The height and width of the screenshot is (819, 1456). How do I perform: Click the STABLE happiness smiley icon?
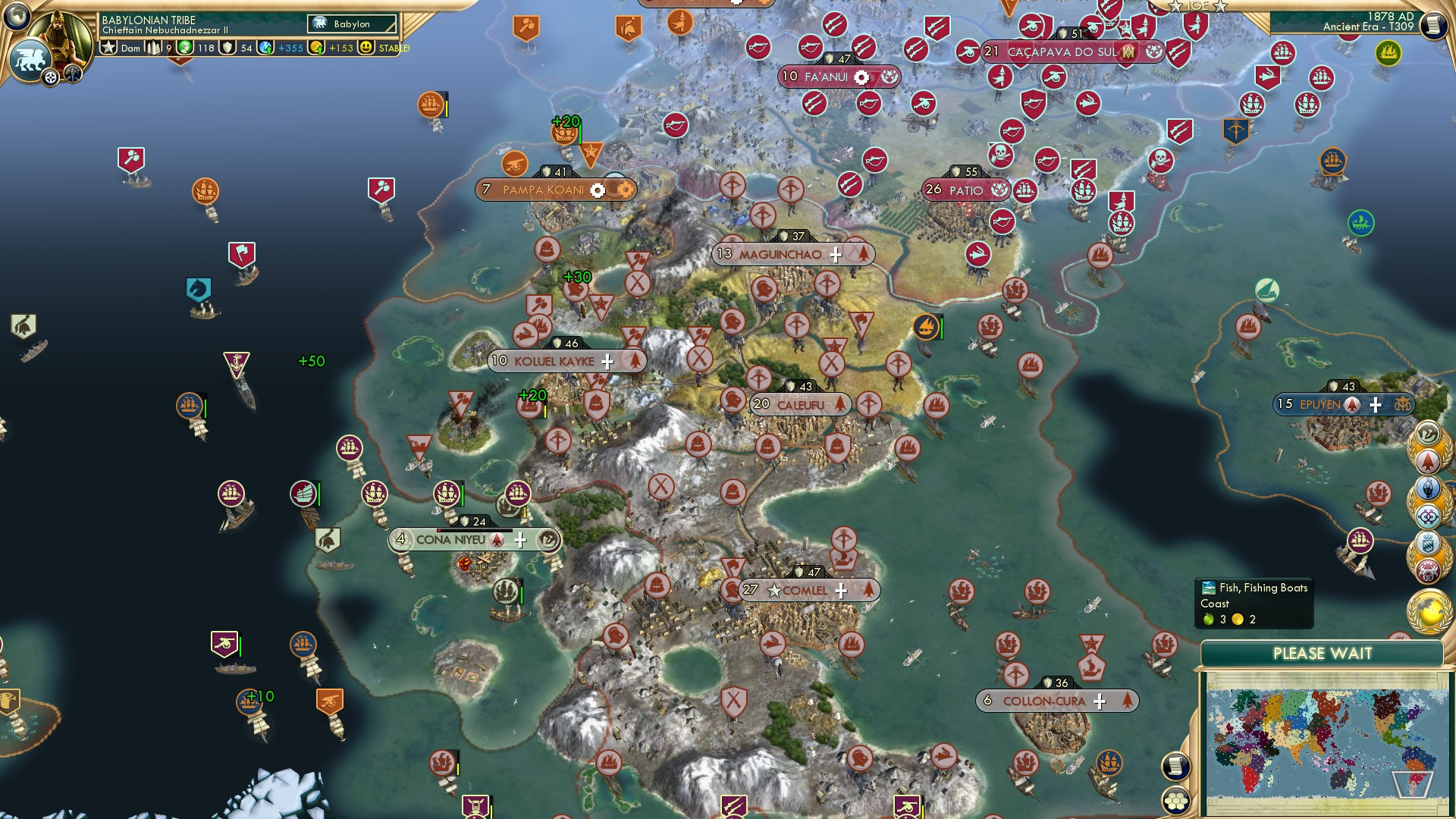(x=365, y=47)
